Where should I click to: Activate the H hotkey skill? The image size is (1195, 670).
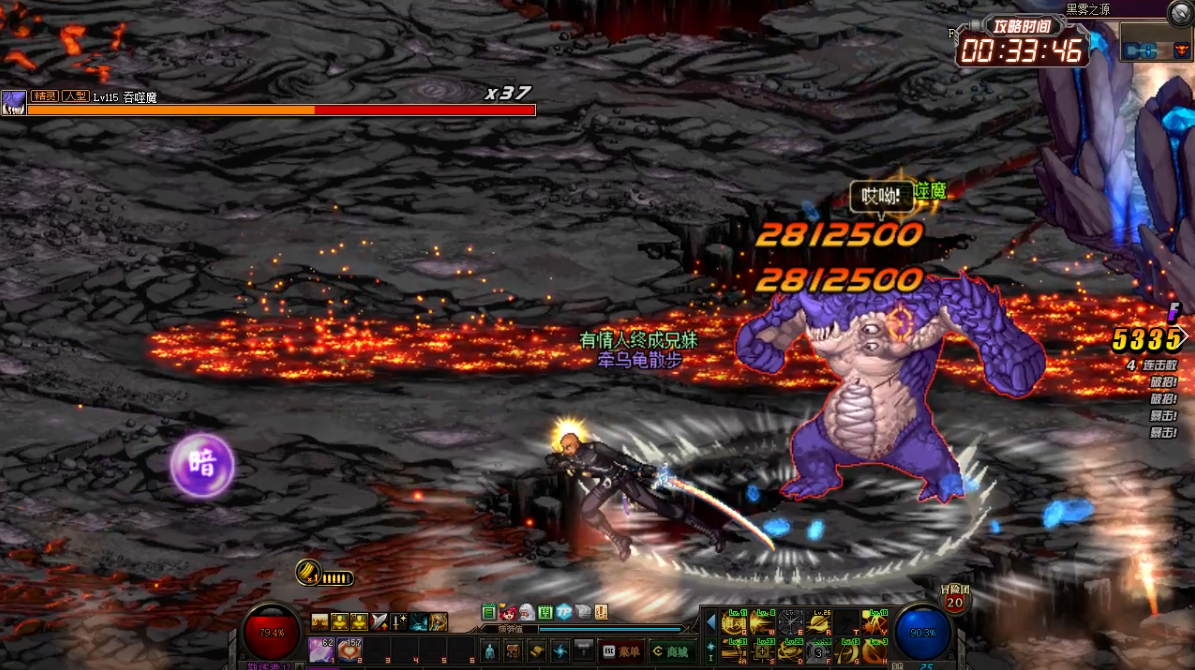pyautogui.click(x=876, y=650)
